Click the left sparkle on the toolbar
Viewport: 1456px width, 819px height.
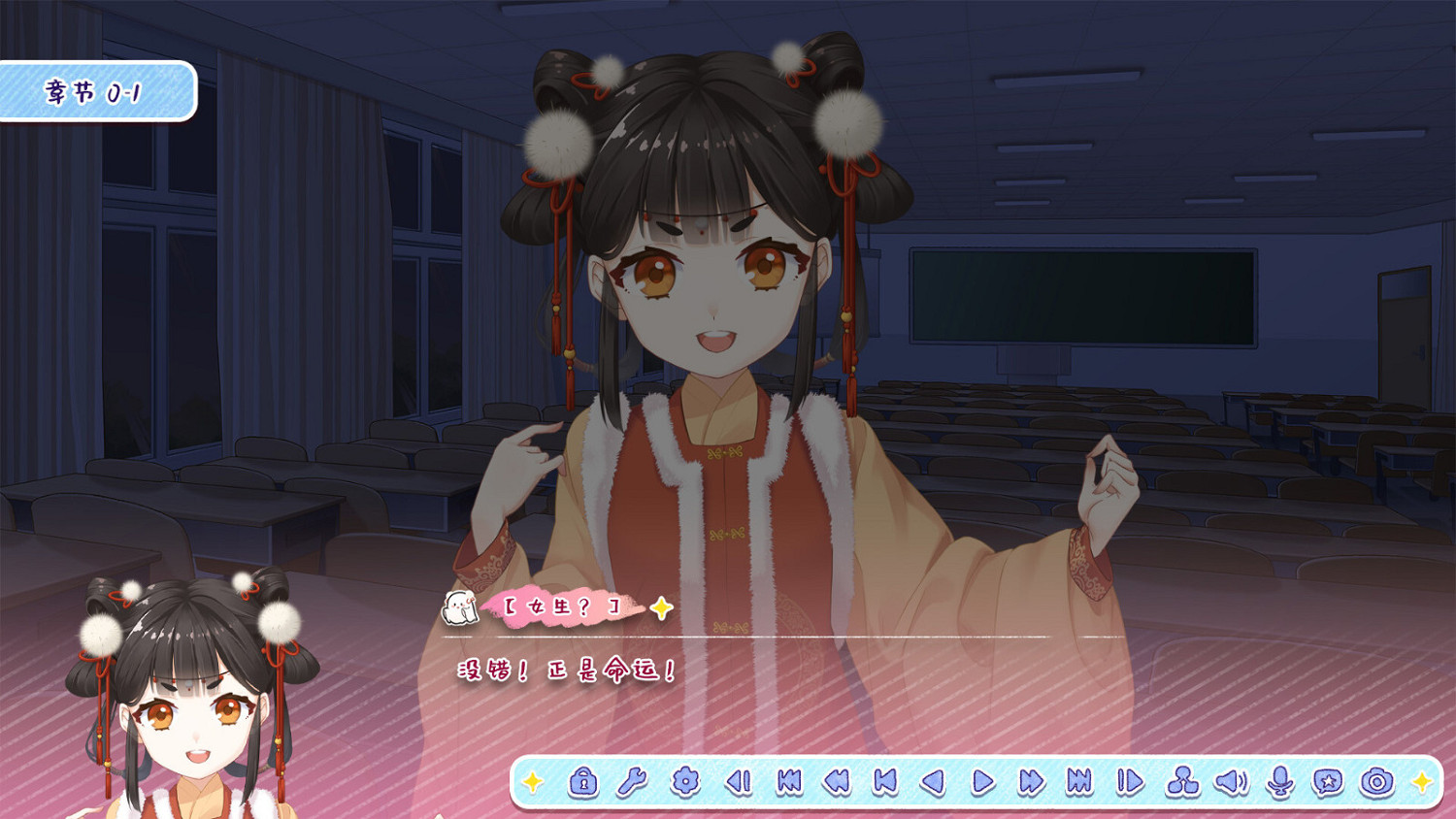pos(532,781)
